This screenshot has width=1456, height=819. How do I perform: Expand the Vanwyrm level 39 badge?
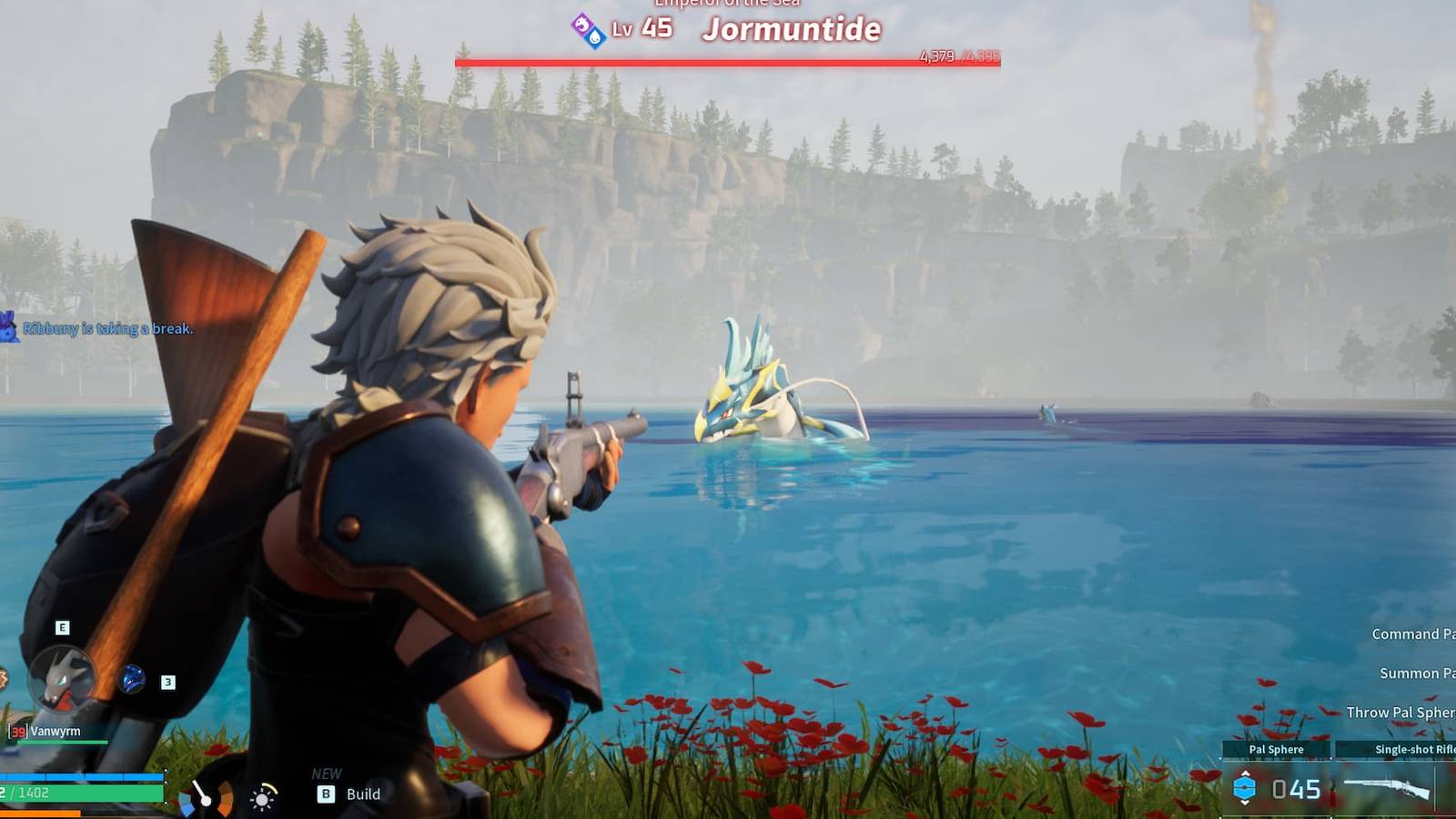pos(18,731)
